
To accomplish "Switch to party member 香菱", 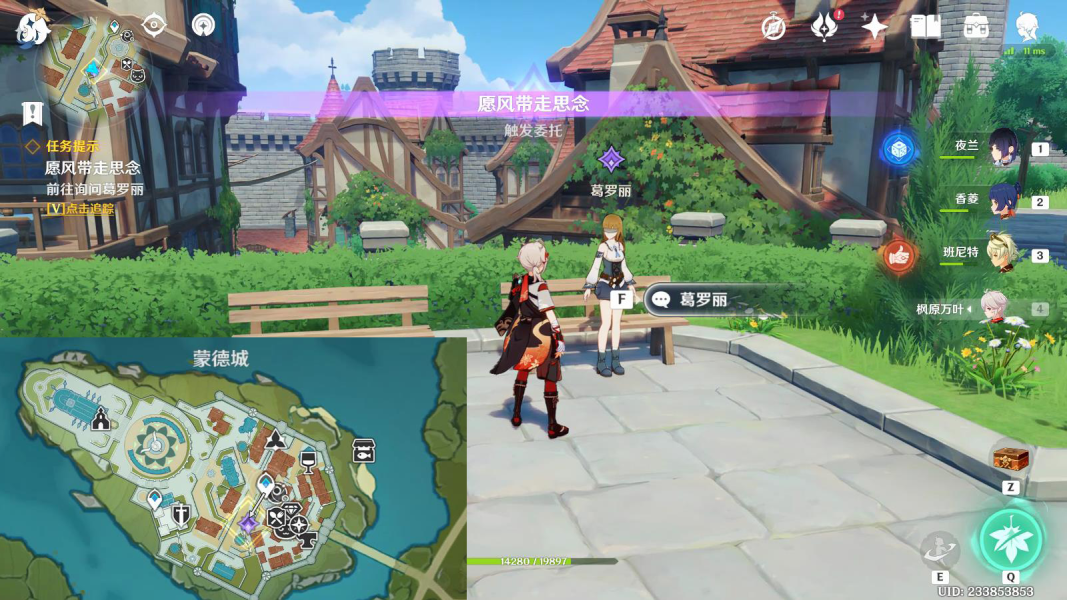I will [1001, 200].
